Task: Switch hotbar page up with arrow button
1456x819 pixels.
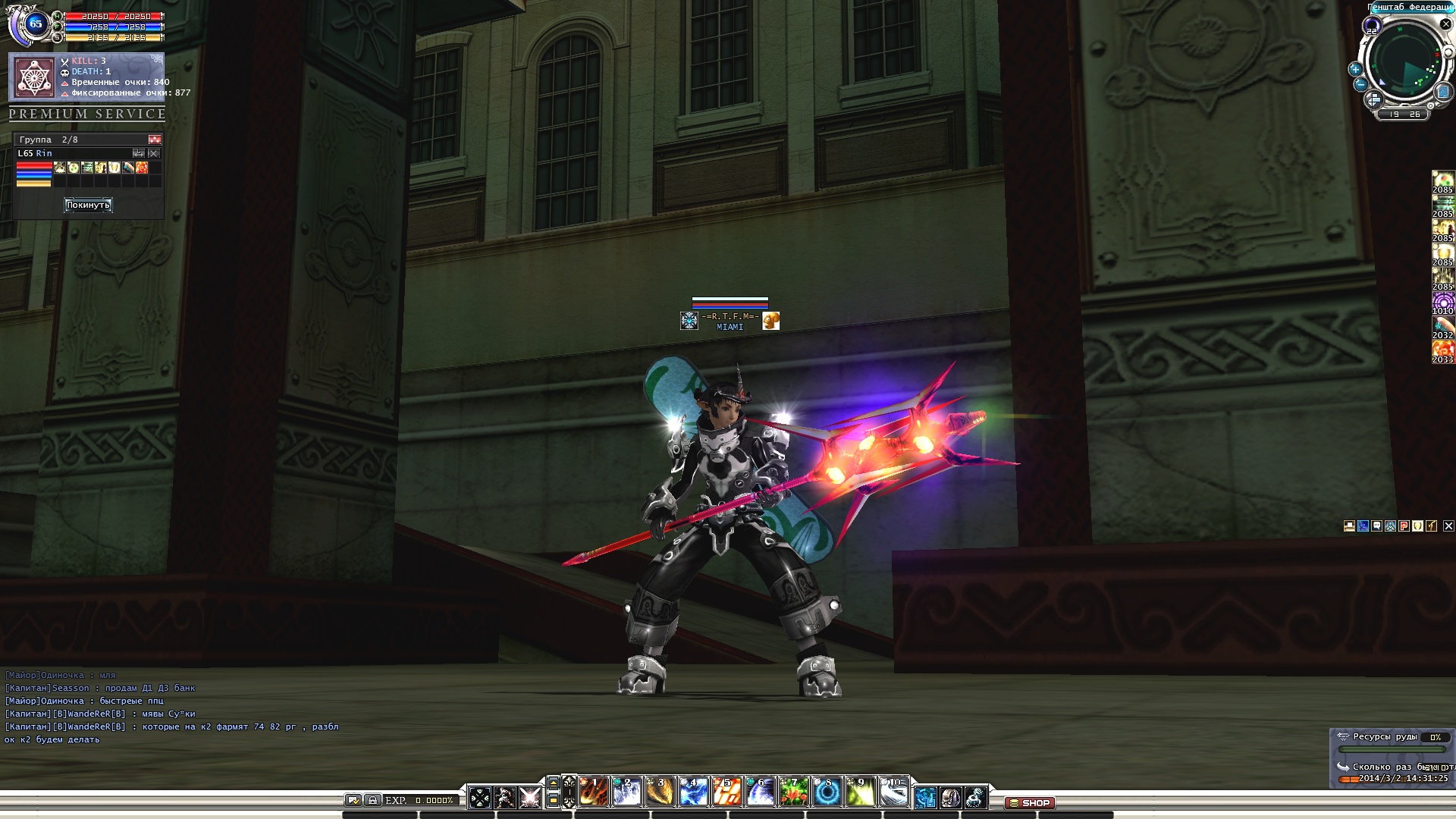Action: coord(554,783)
